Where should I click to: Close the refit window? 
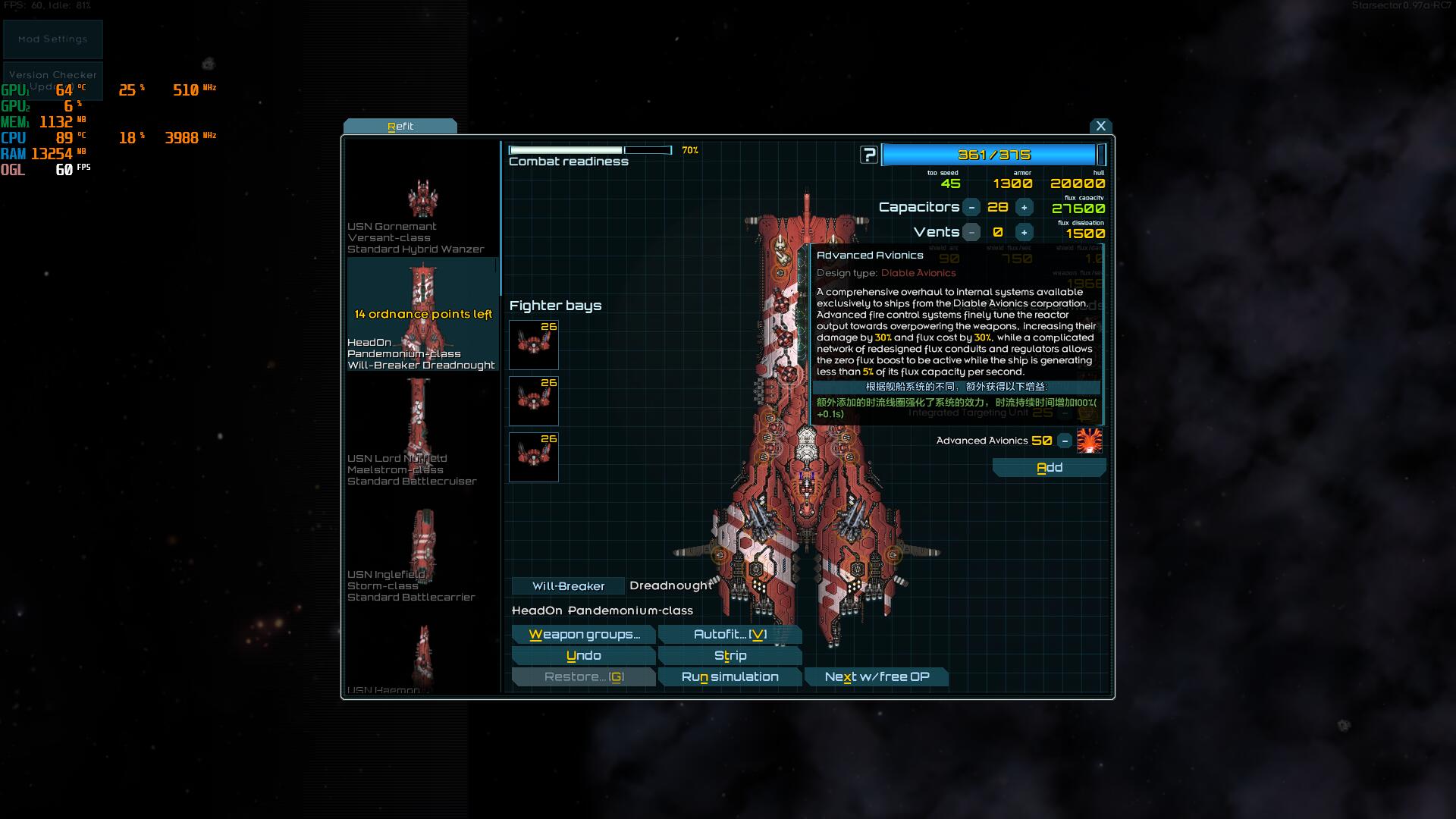[x=1100, y=127]
